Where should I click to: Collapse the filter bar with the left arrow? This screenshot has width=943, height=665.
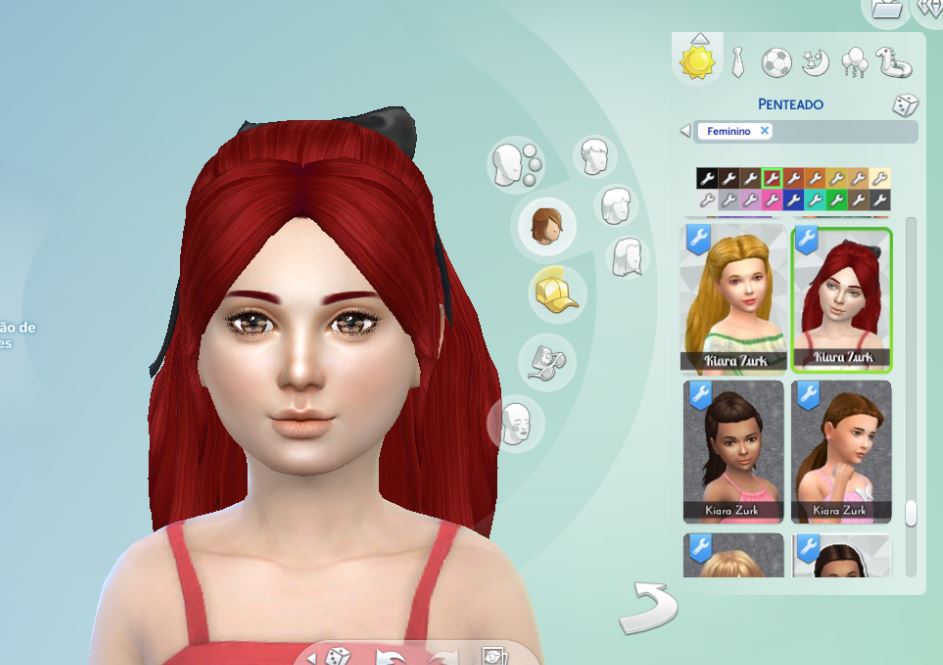pyautogui.click(x=685, y=131)
